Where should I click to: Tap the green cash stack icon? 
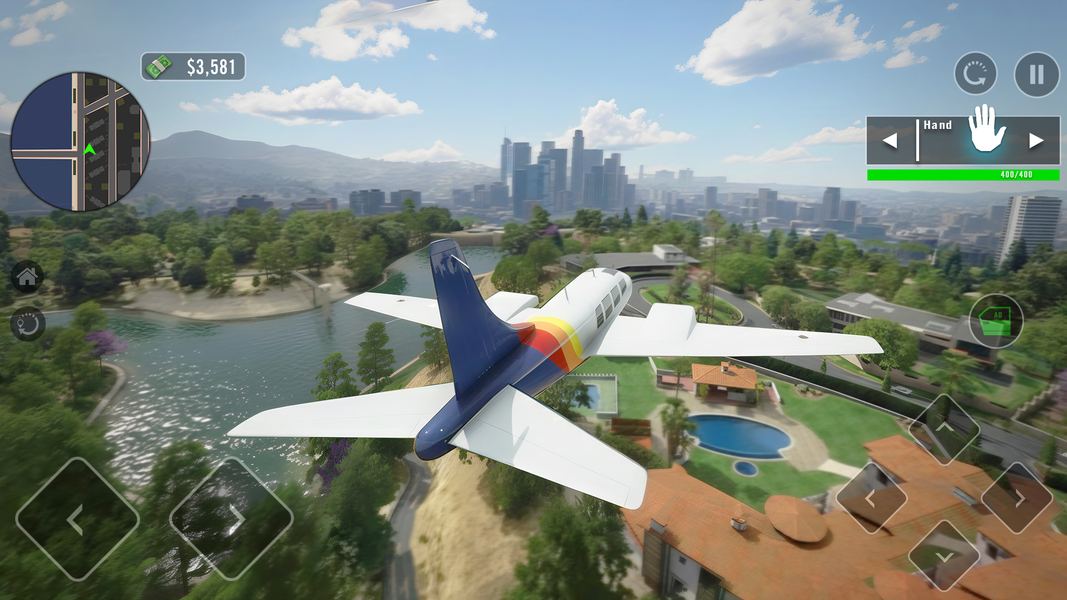tap(159, 67)
